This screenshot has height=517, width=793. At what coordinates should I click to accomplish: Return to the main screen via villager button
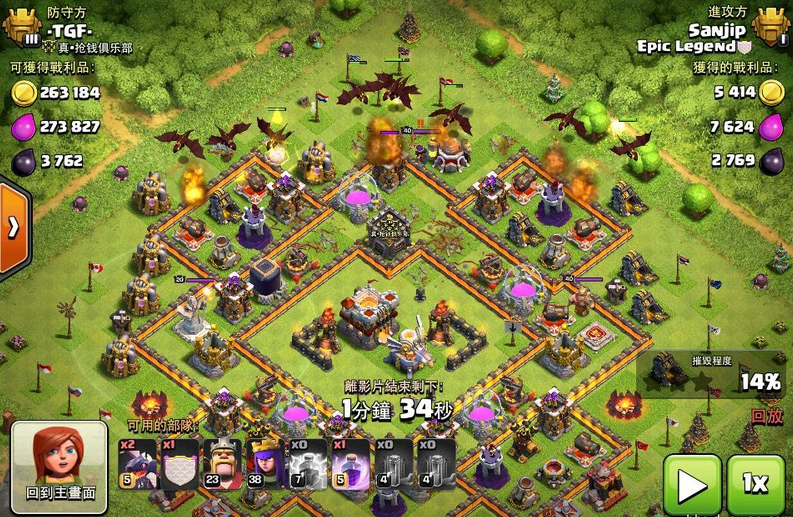[x=59, y=466]
